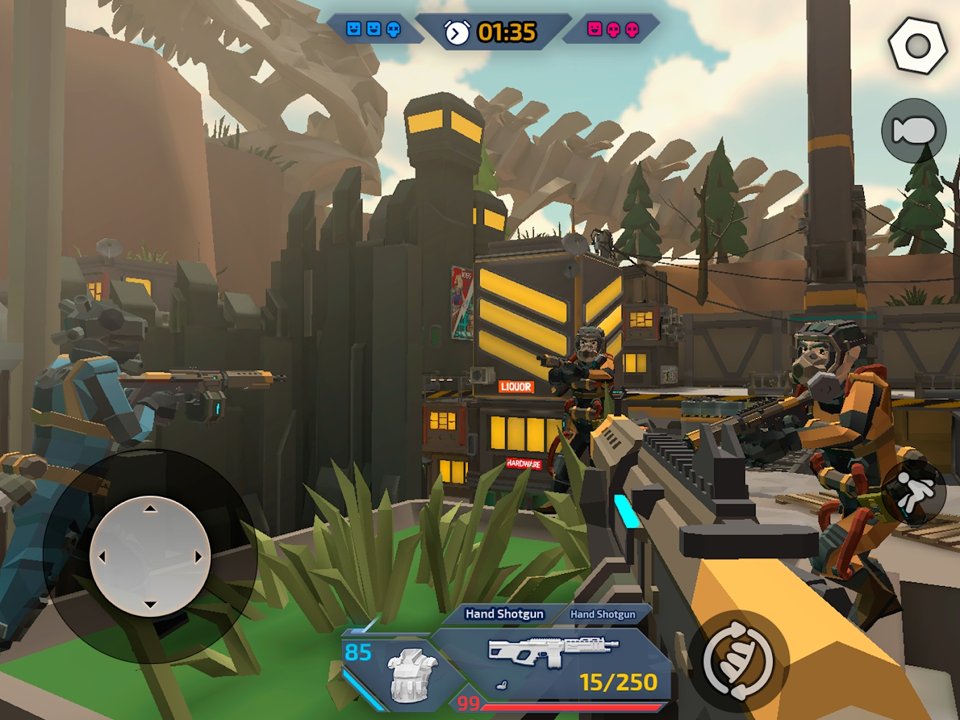
Task: Tap the white shotgun weapon slot
Action: pos(552,652)
